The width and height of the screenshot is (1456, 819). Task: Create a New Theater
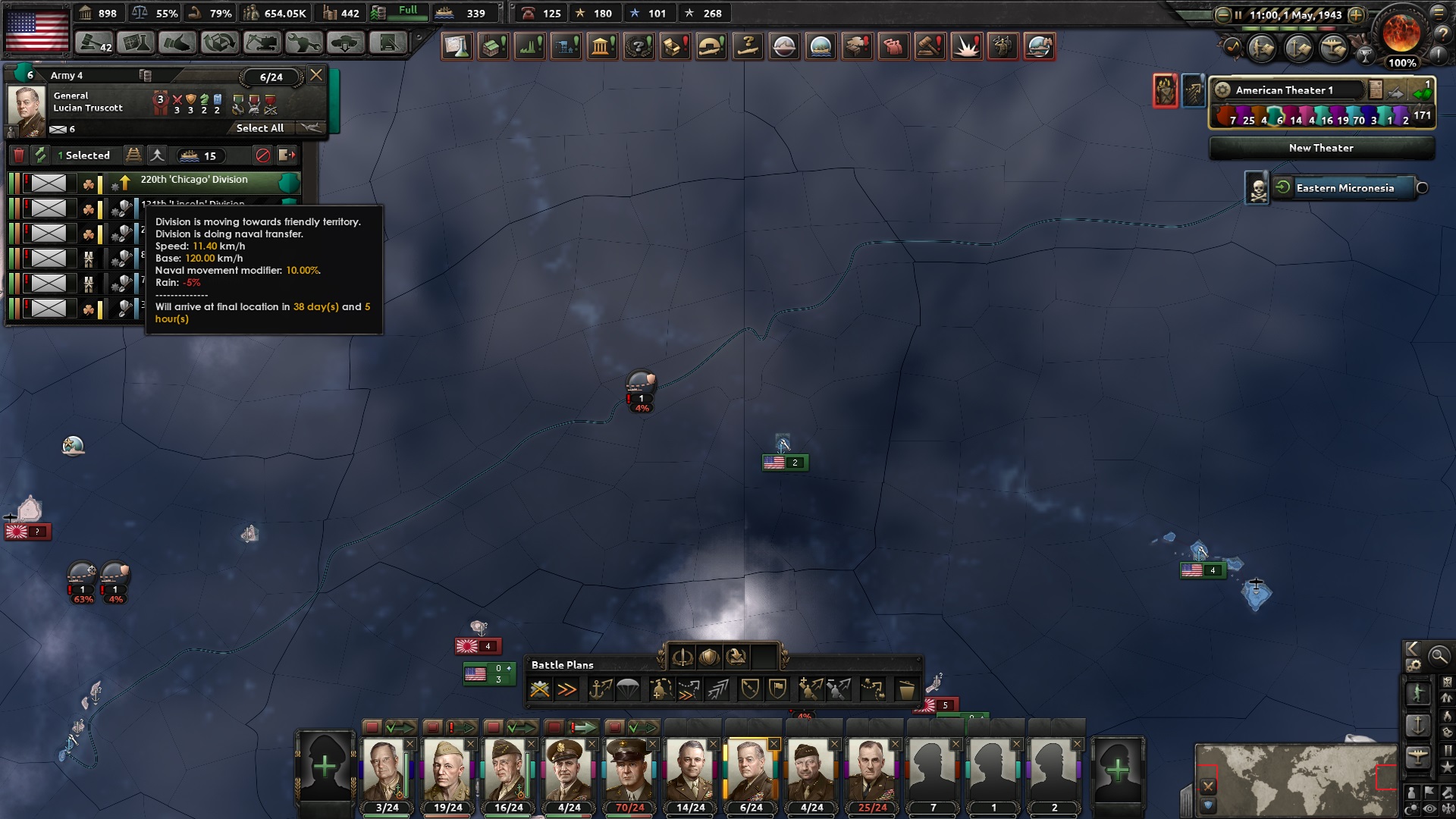[x=1321, y=148]
